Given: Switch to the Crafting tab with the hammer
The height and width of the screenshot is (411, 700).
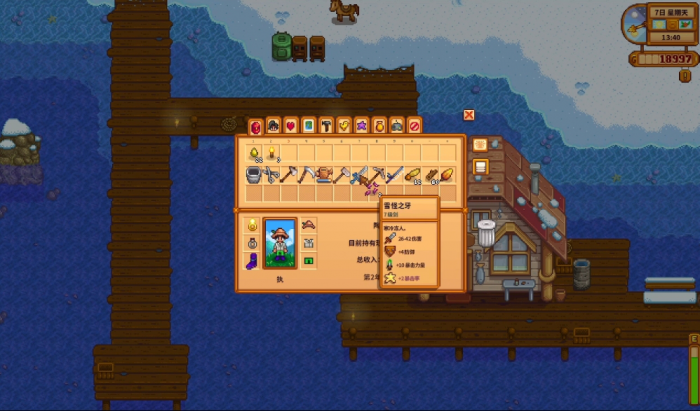Looking at the screenshot, I should [326, 126].
